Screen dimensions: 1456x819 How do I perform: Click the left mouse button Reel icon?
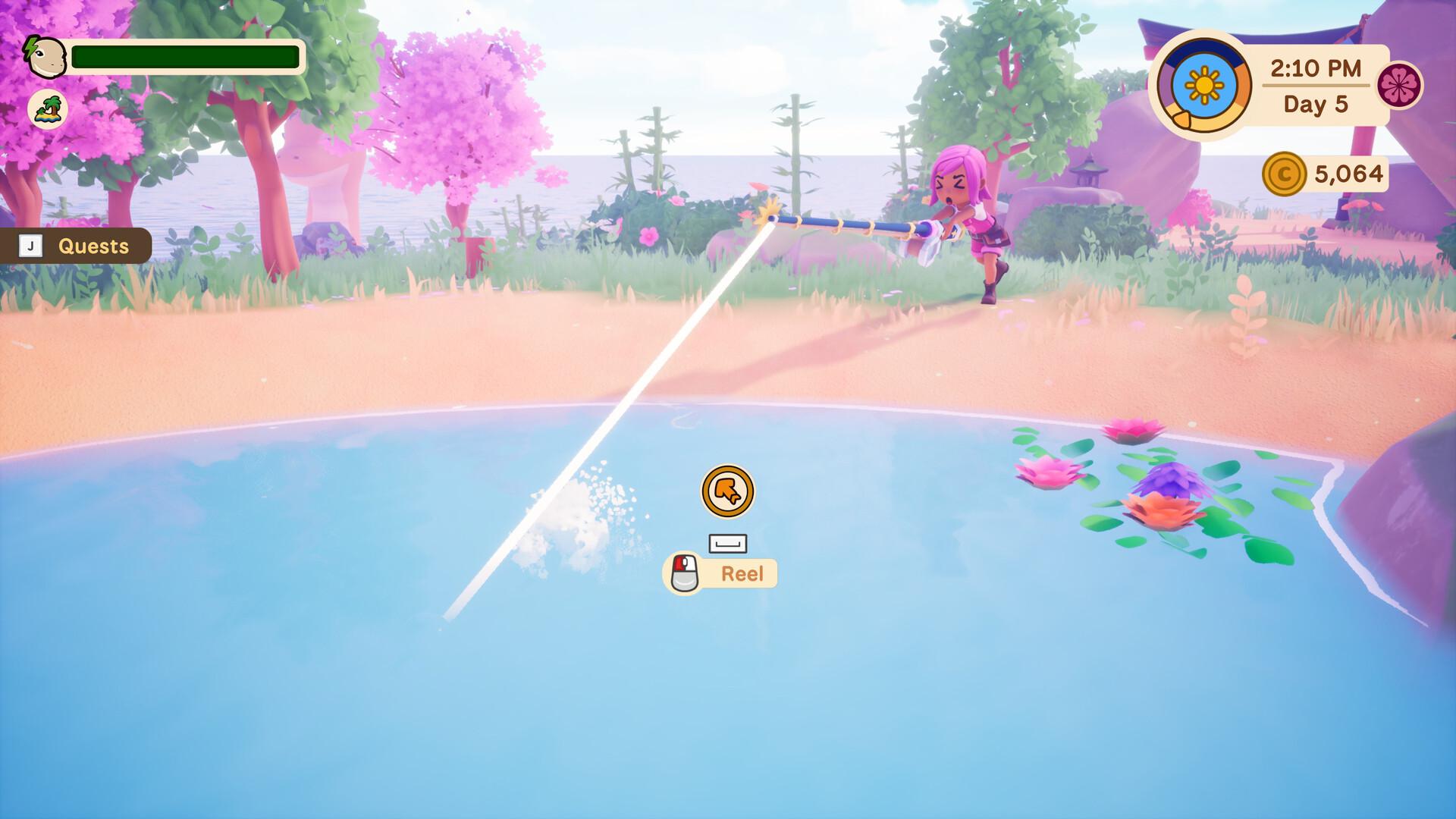(682, 573)
